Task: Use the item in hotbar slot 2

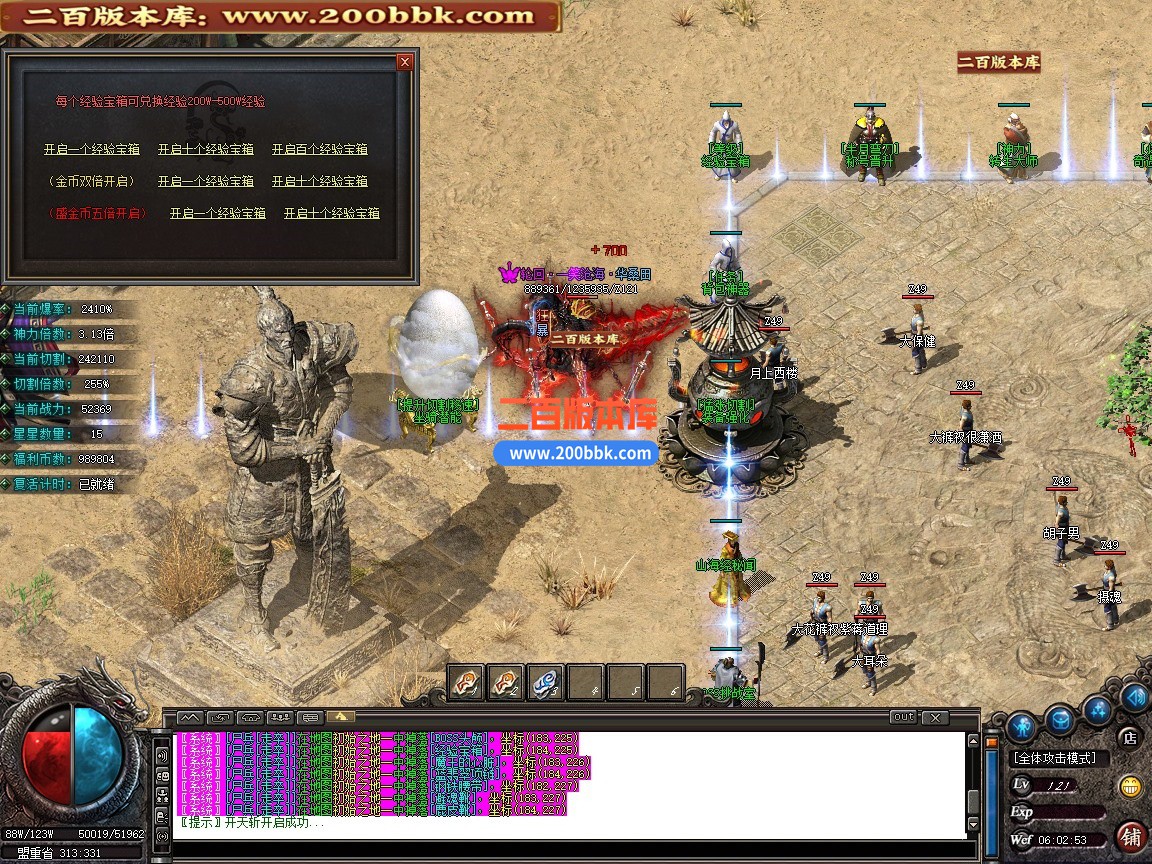Action: (x=505, y=682)
